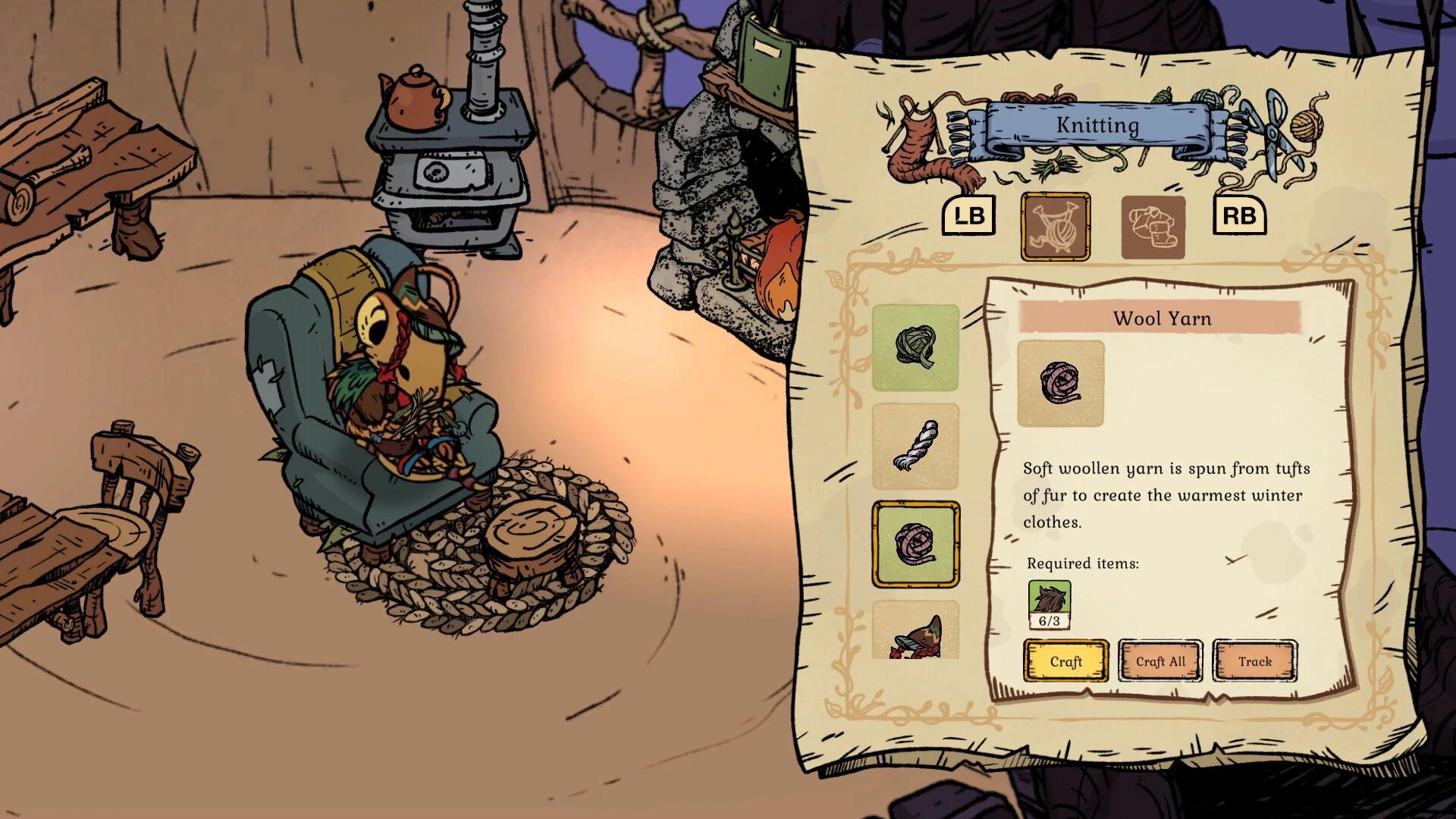Click the Craft All button
This screenshot has height=819, width=1456.
[1161, 661]
